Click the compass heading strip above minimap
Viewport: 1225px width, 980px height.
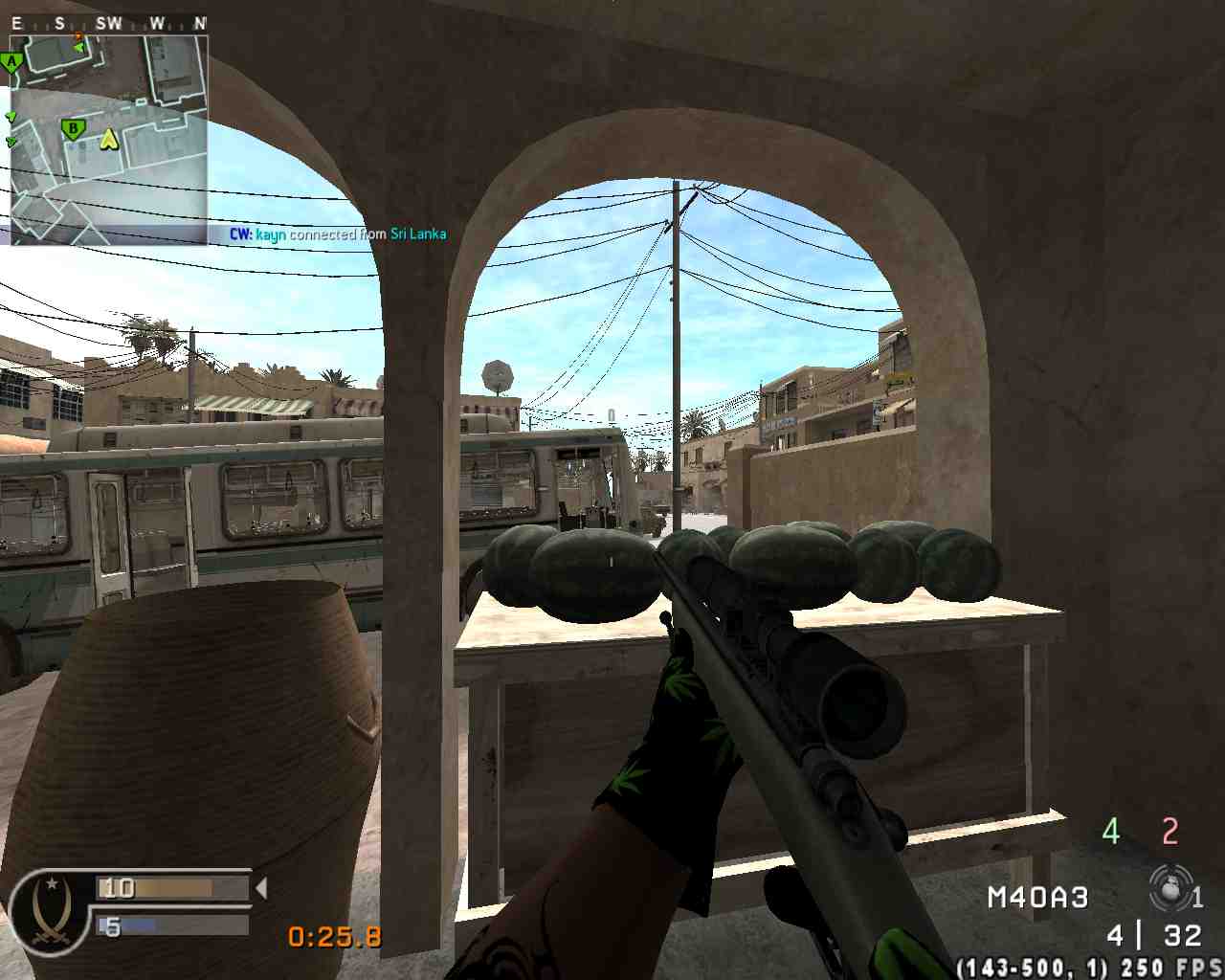click(108, 23)
